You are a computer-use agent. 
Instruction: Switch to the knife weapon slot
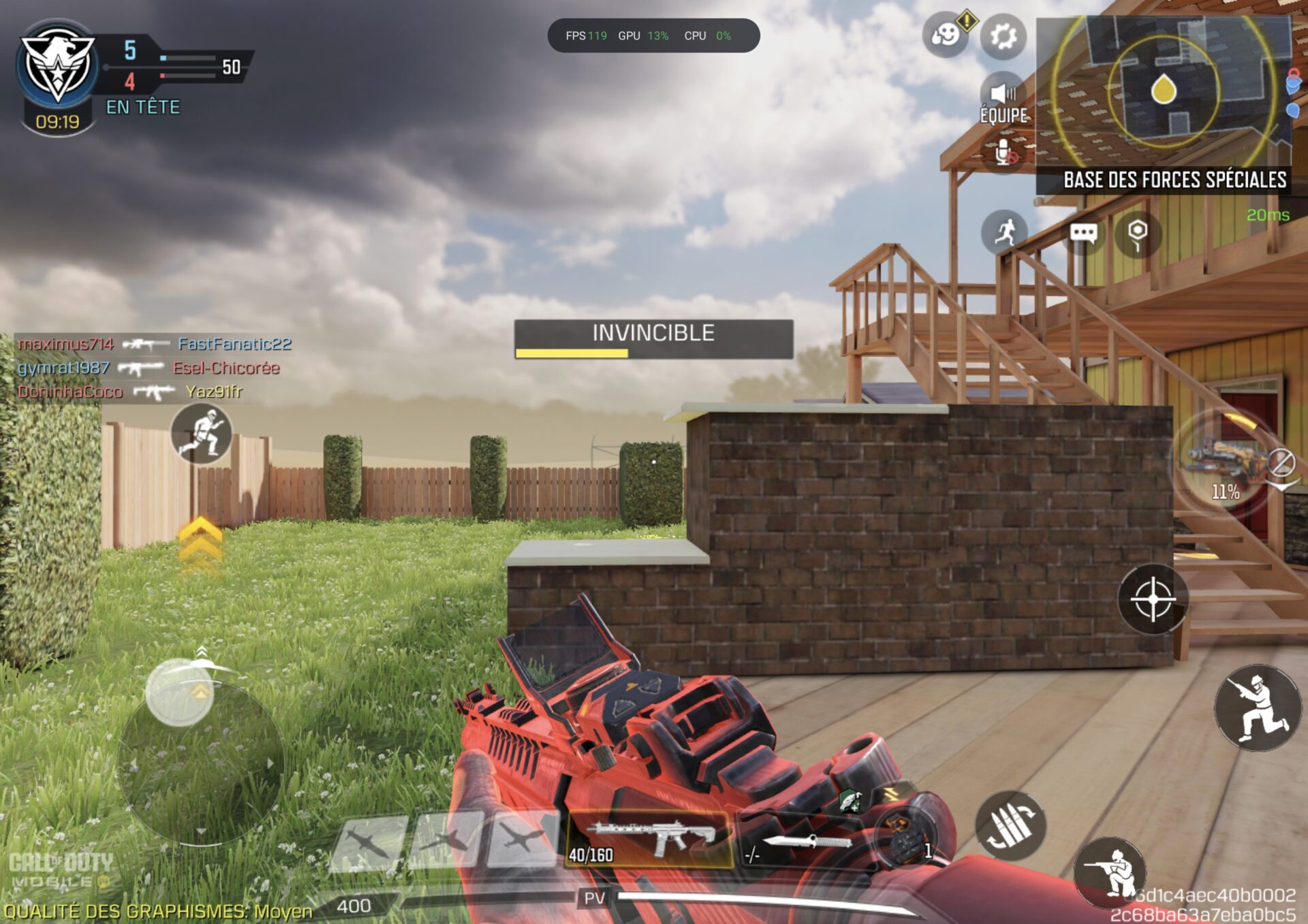coord(804,844)
